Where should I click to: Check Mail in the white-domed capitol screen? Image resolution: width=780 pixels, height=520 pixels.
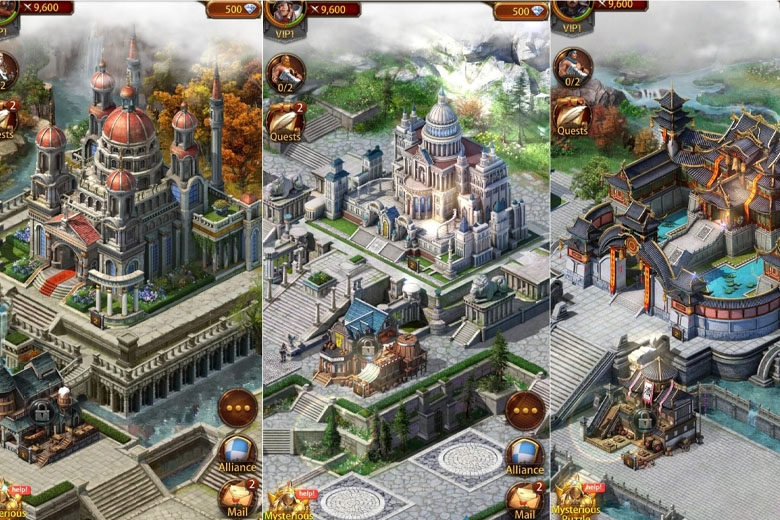click(x=524, y=498)
